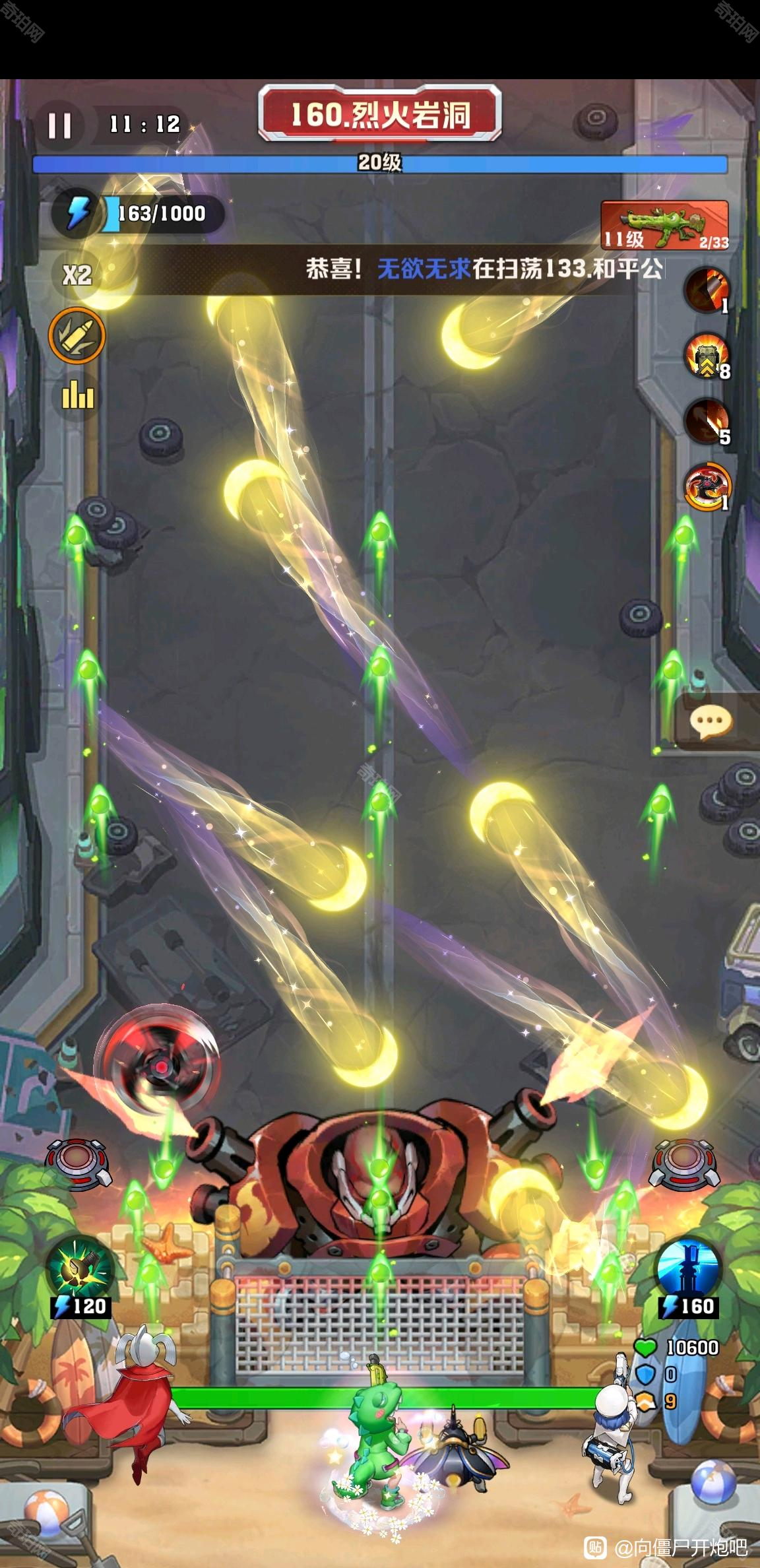Viewport: 760px width, 1568px height.
Task: Inspect the red black swirl buff icon
Action: 707,487
